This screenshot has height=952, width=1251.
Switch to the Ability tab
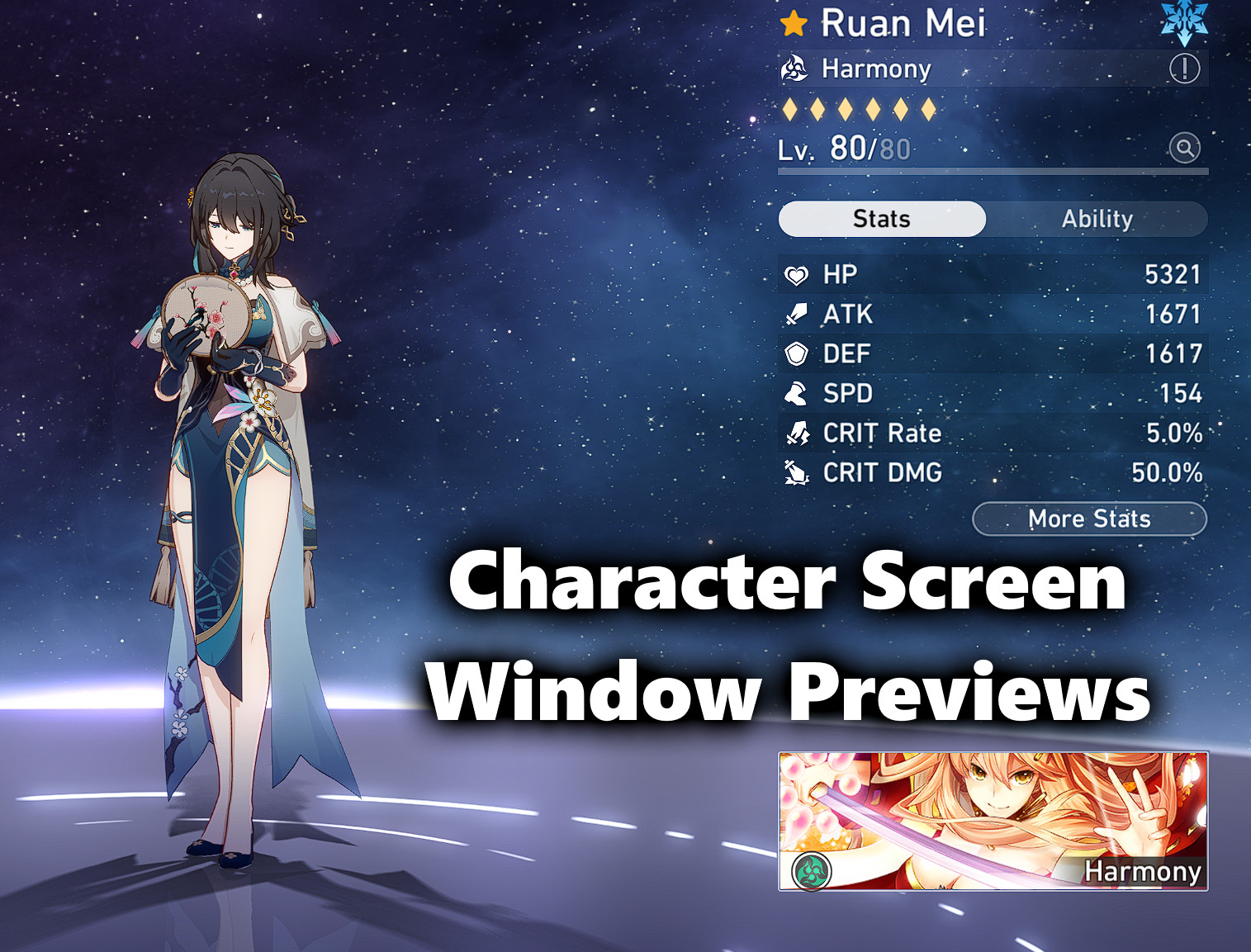coord(1097,219)
